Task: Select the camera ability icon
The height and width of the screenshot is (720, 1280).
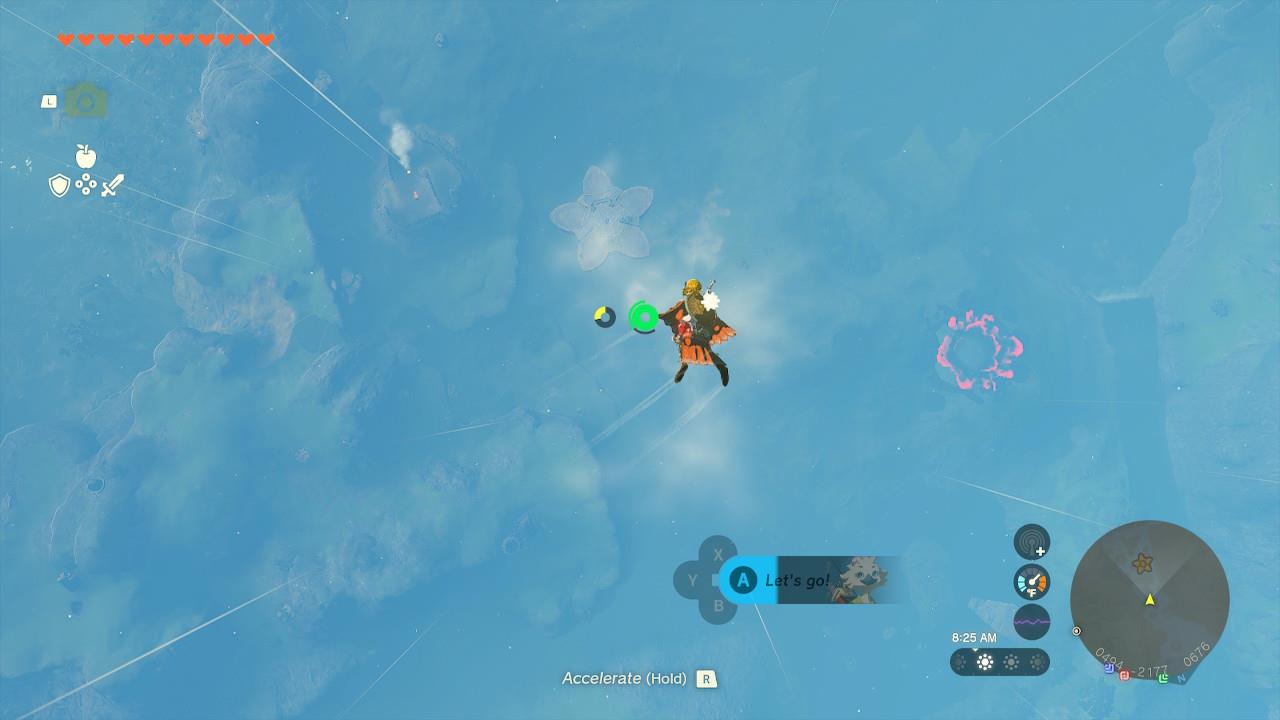Action: coord(86,101)
